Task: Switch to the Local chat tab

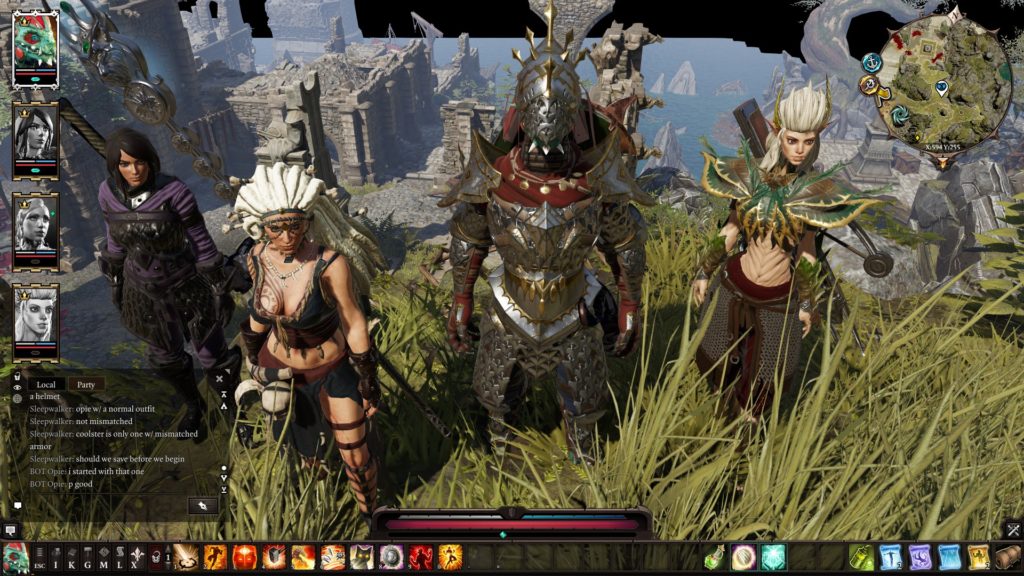Action: (x=46, y=384)
